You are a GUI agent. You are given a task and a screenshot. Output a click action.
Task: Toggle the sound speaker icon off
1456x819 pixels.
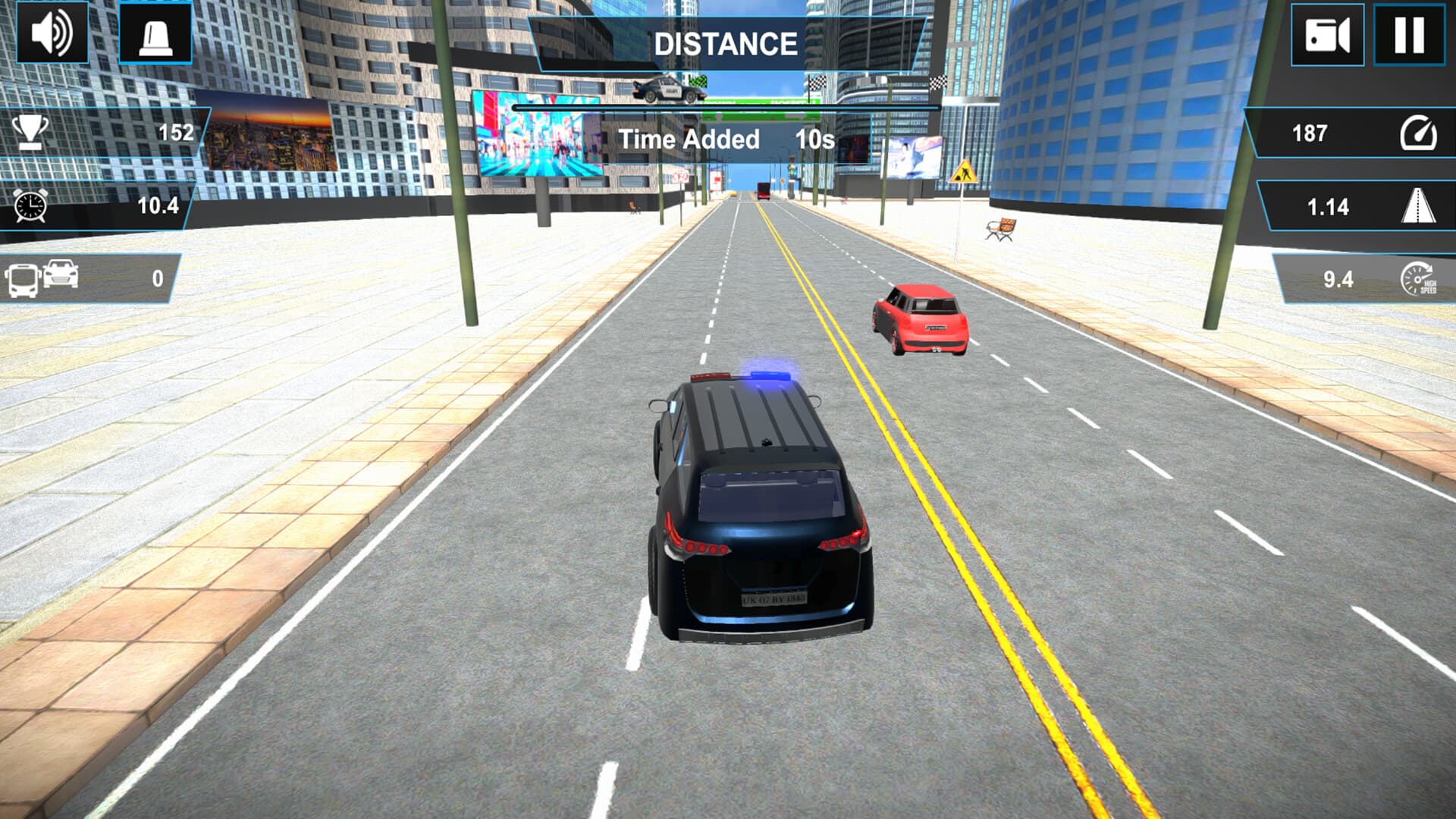click(x=52, y=33)
